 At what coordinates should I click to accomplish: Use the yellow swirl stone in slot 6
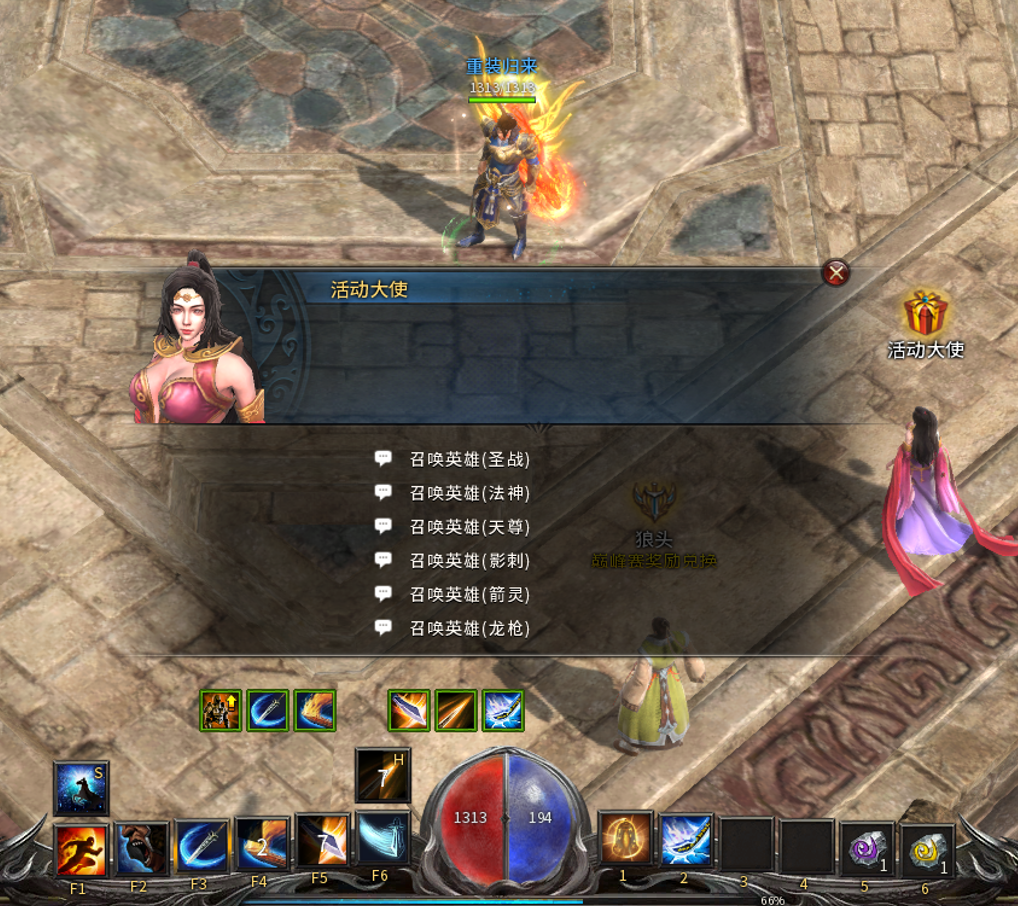927,852
